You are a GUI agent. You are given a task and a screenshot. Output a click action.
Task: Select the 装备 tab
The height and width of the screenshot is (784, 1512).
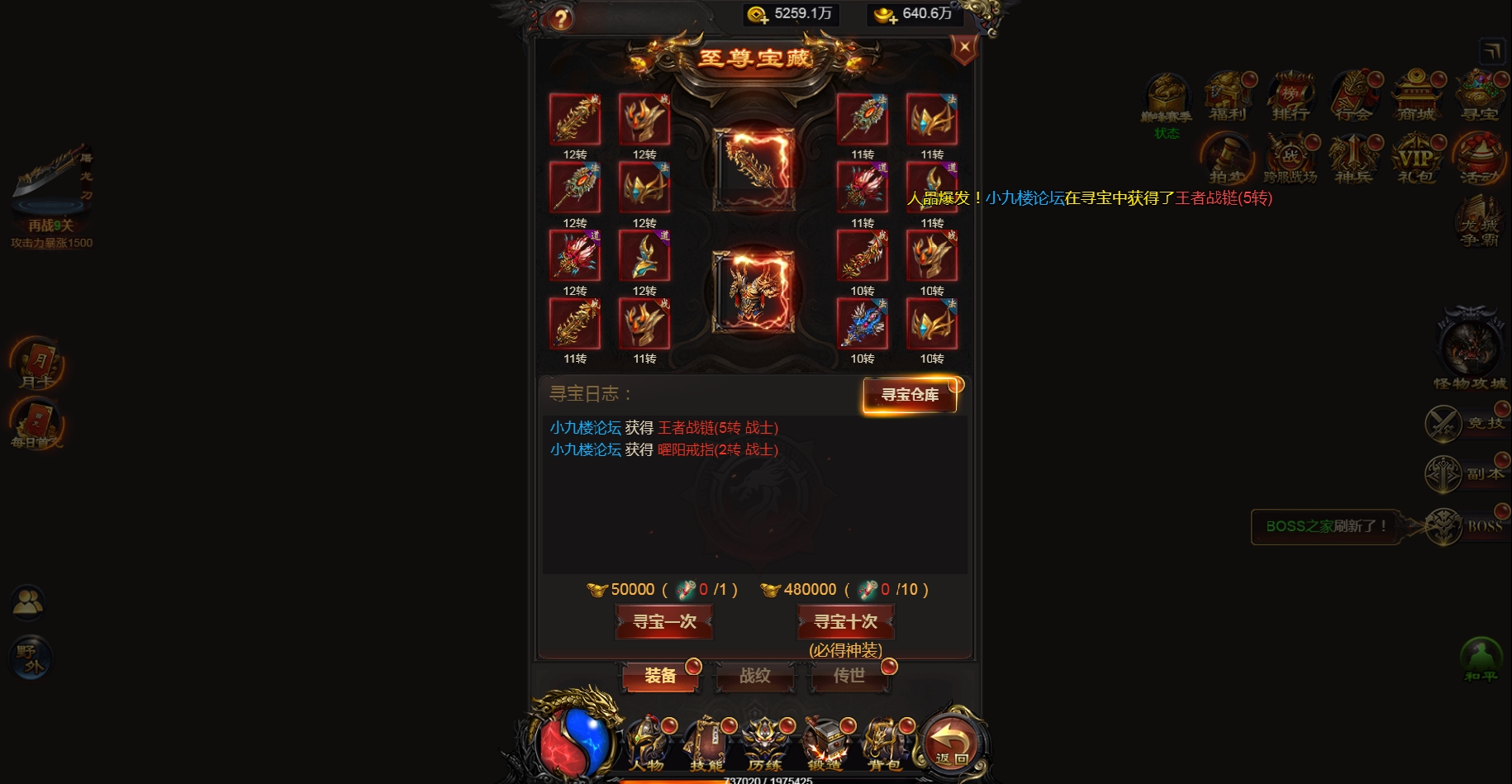point(658,677)
